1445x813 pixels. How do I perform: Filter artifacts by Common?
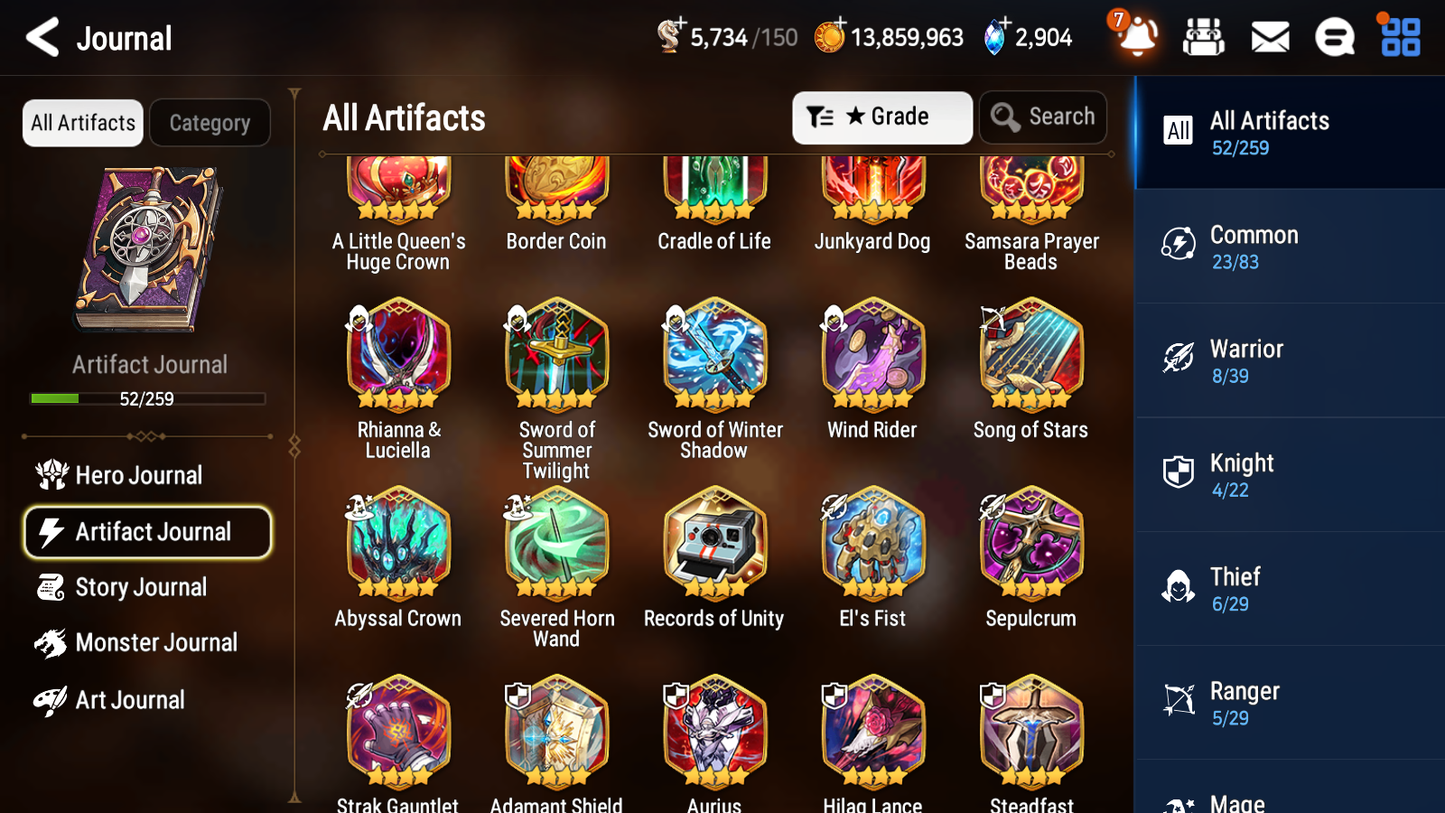1289,246
